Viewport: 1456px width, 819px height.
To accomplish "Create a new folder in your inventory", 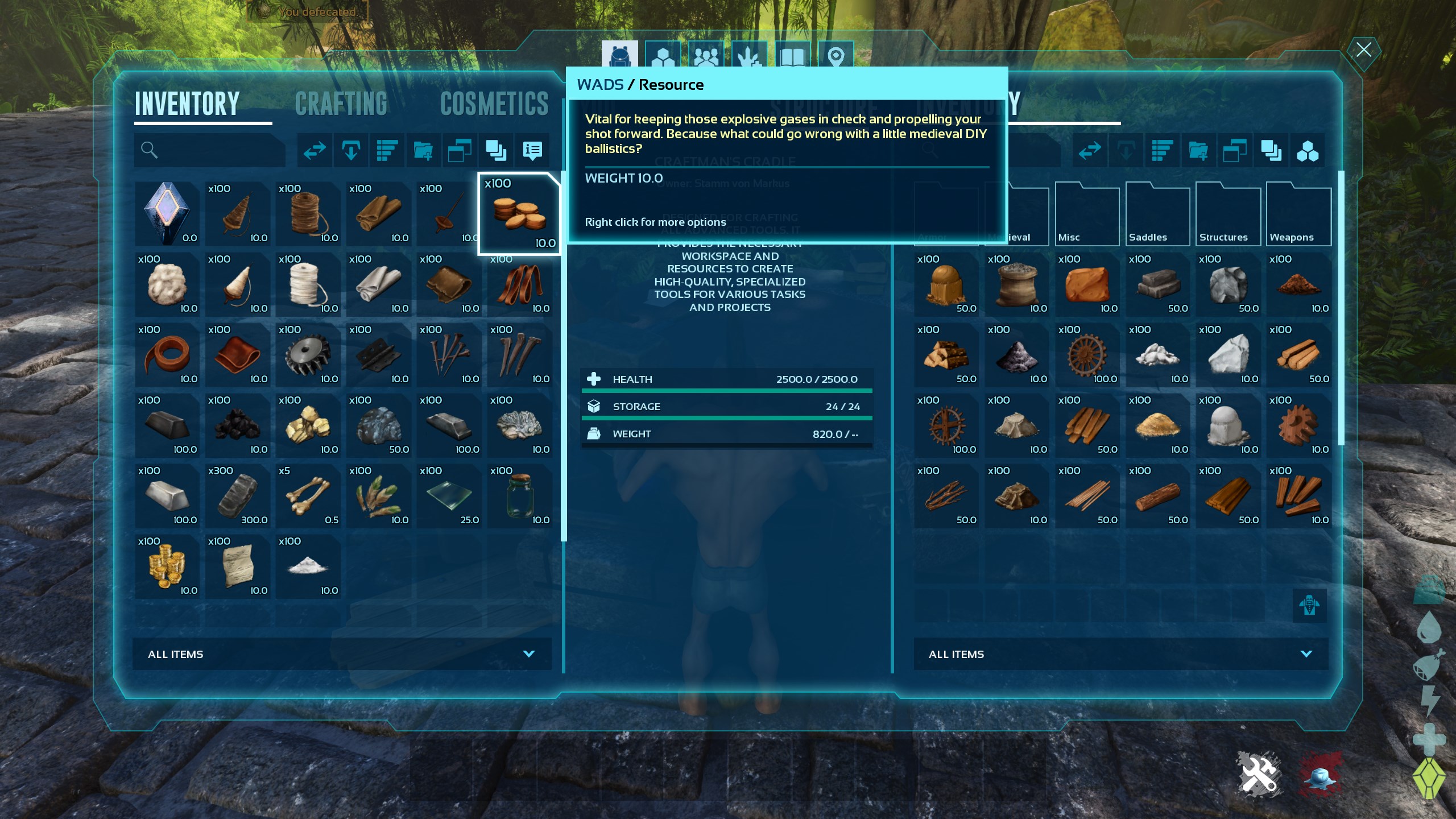I will (x=424, y=151).
